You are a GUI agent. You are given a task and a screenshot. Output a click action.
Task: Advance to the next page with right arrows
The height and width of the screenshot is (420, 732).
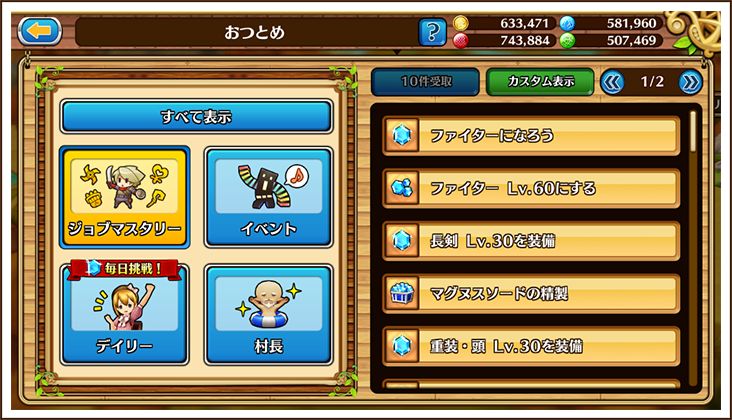click(x=690, y=82)
